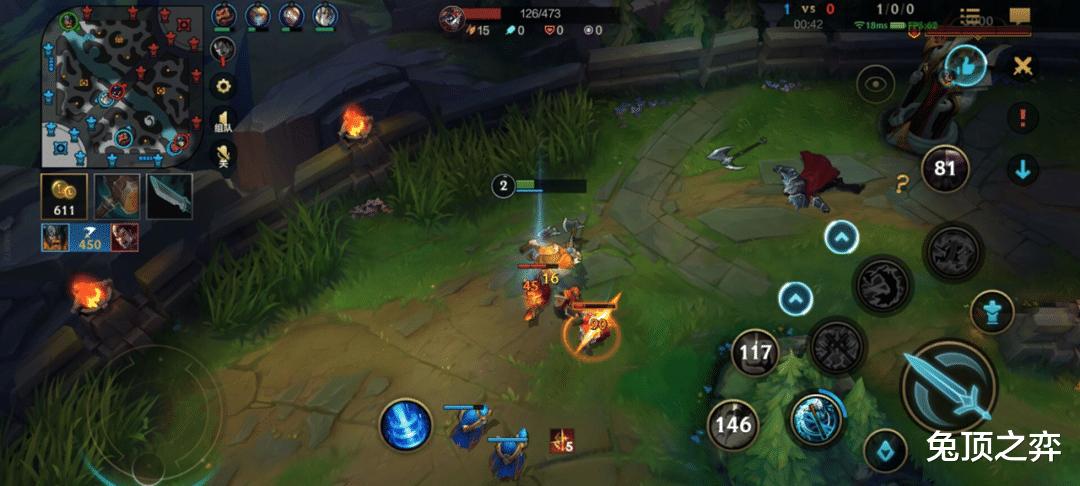Toggle the muted microphone voice button
The width and height of the screenshot is (1080, 486).
(224, 155)
